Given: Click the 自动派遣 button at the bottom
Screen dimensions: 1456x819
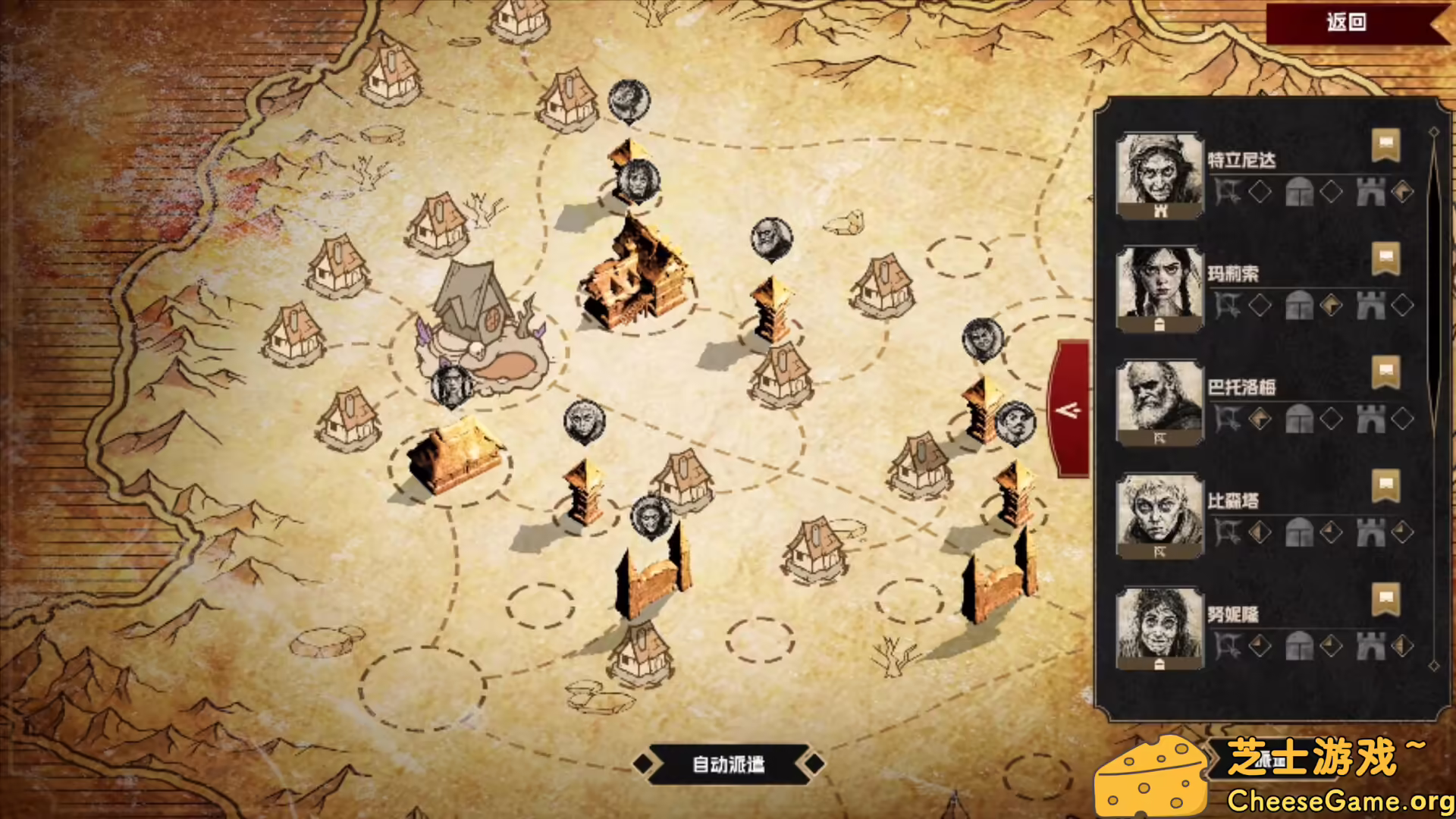Looking at the screenshot, I should 730,764.
